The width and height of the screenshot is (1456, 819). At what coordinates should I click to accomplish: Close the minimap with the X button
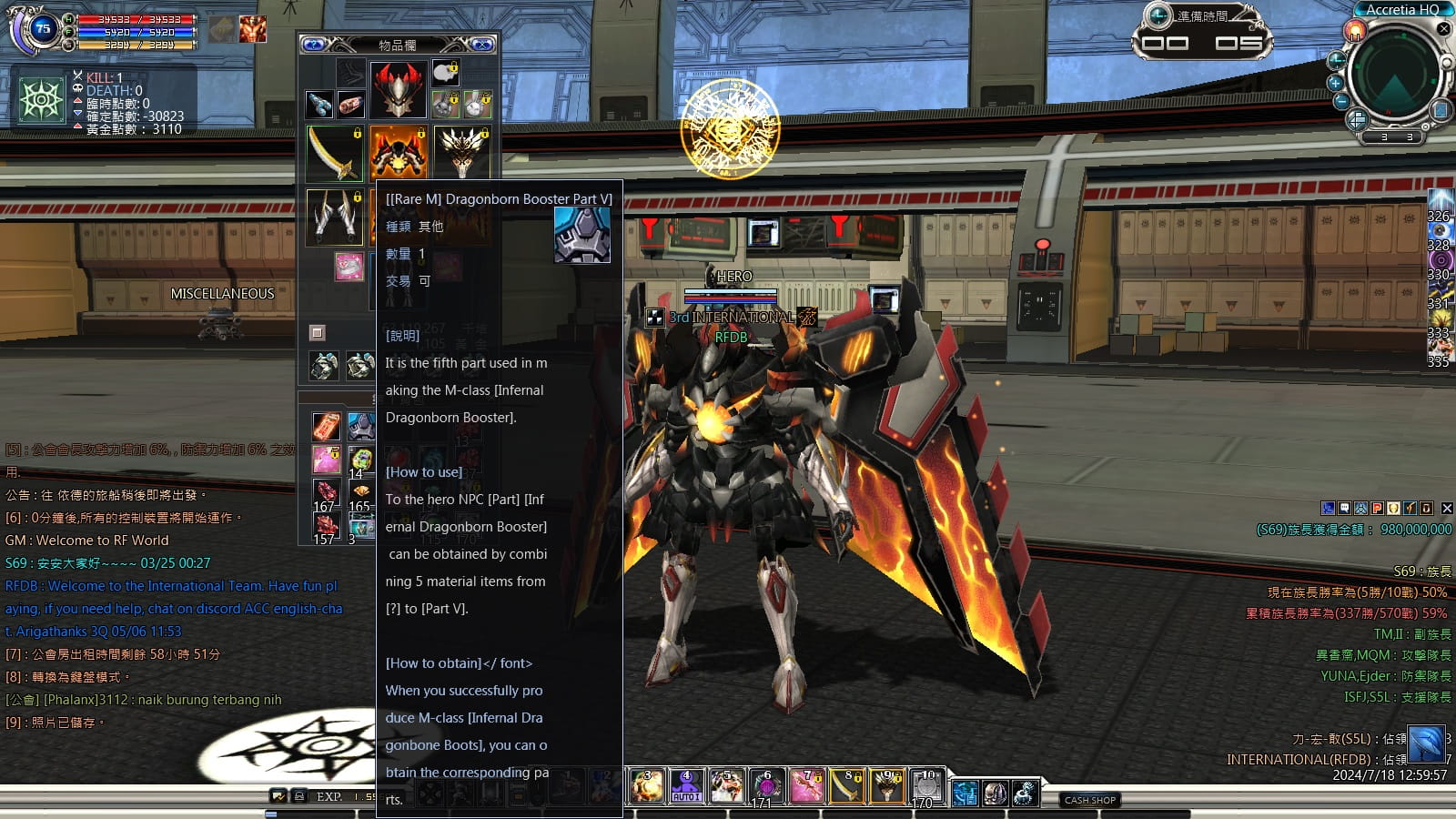[1443, 29]
